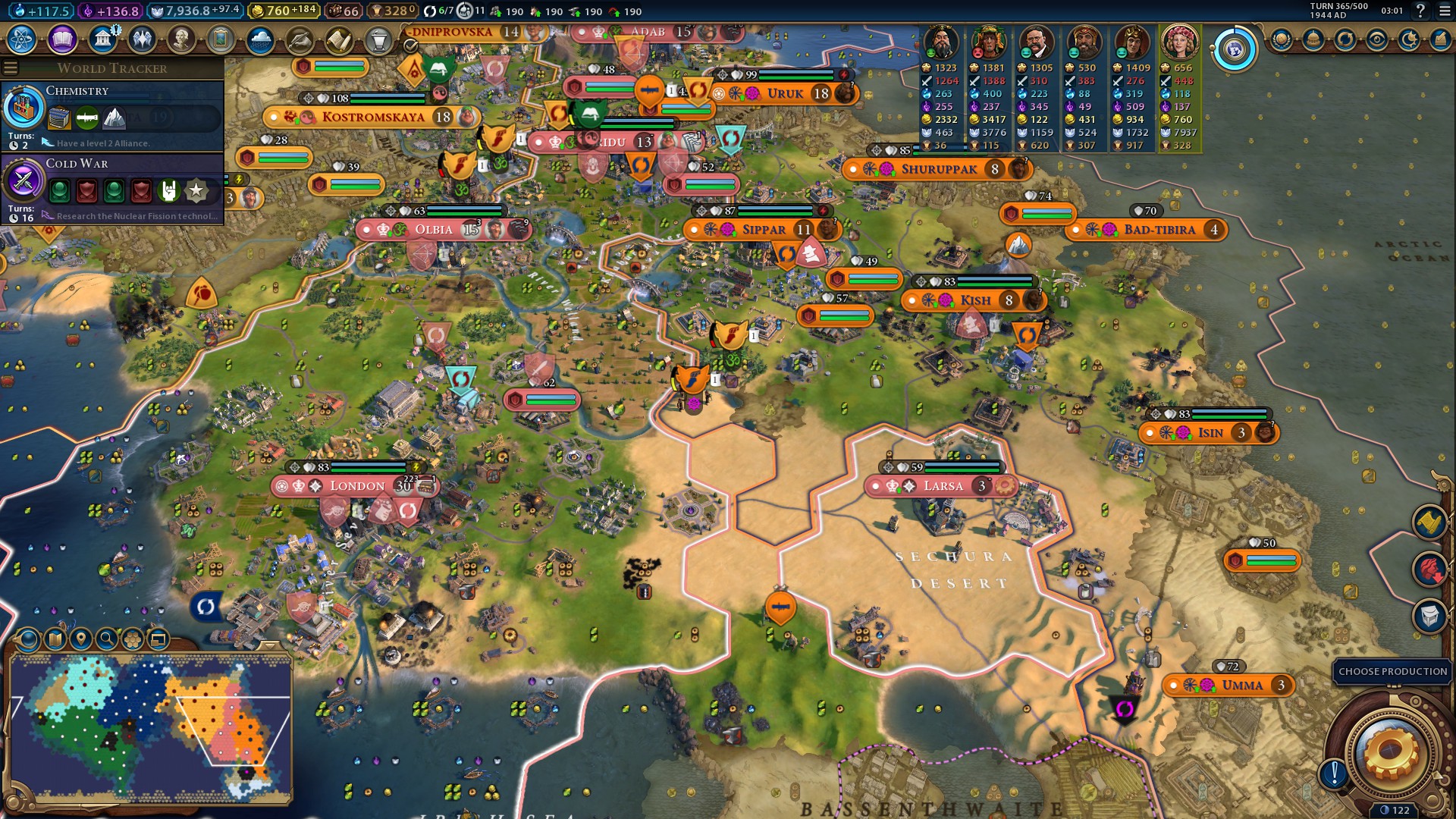
Task: Open the Great People bust icon
Action: pos(181,39)
